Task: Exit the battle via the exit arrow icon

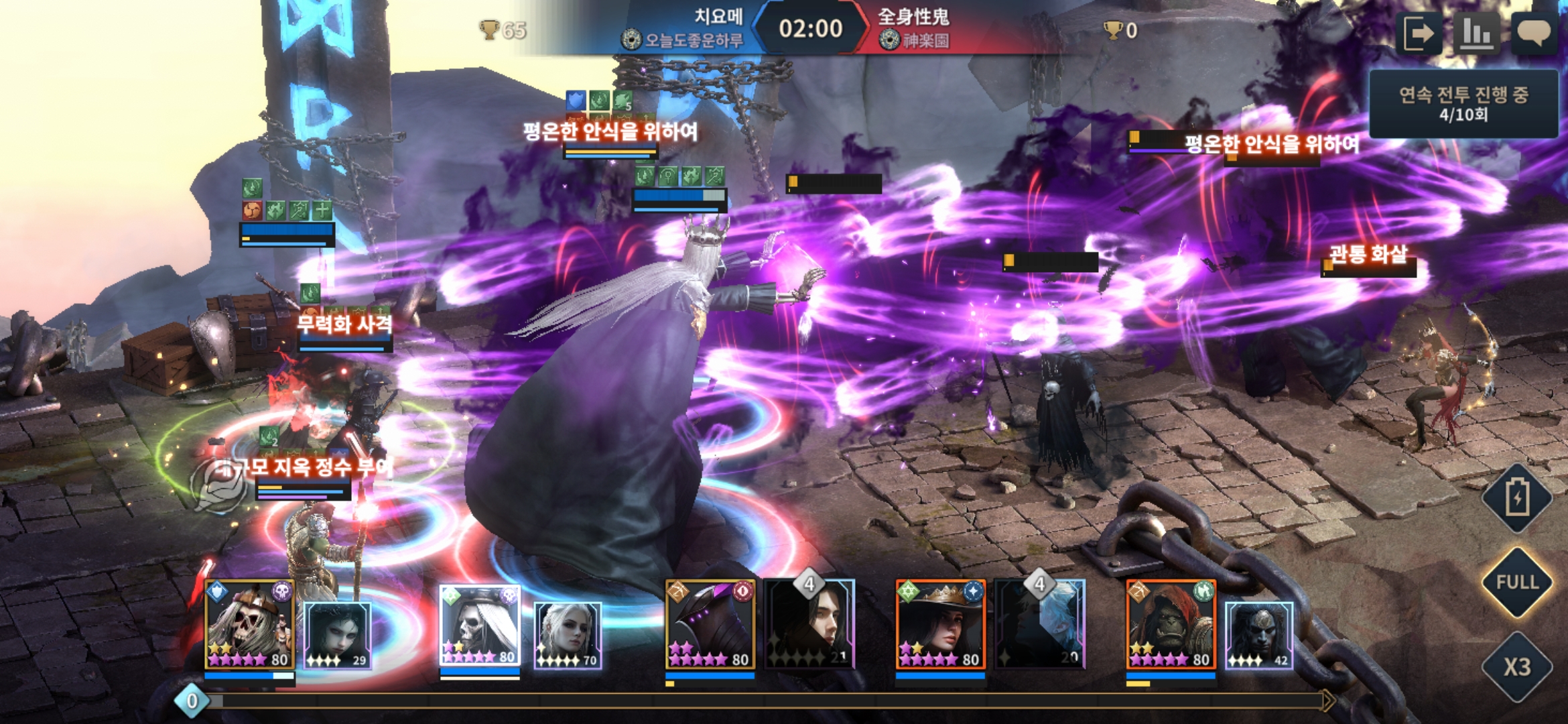Action: coord(1419,33)
